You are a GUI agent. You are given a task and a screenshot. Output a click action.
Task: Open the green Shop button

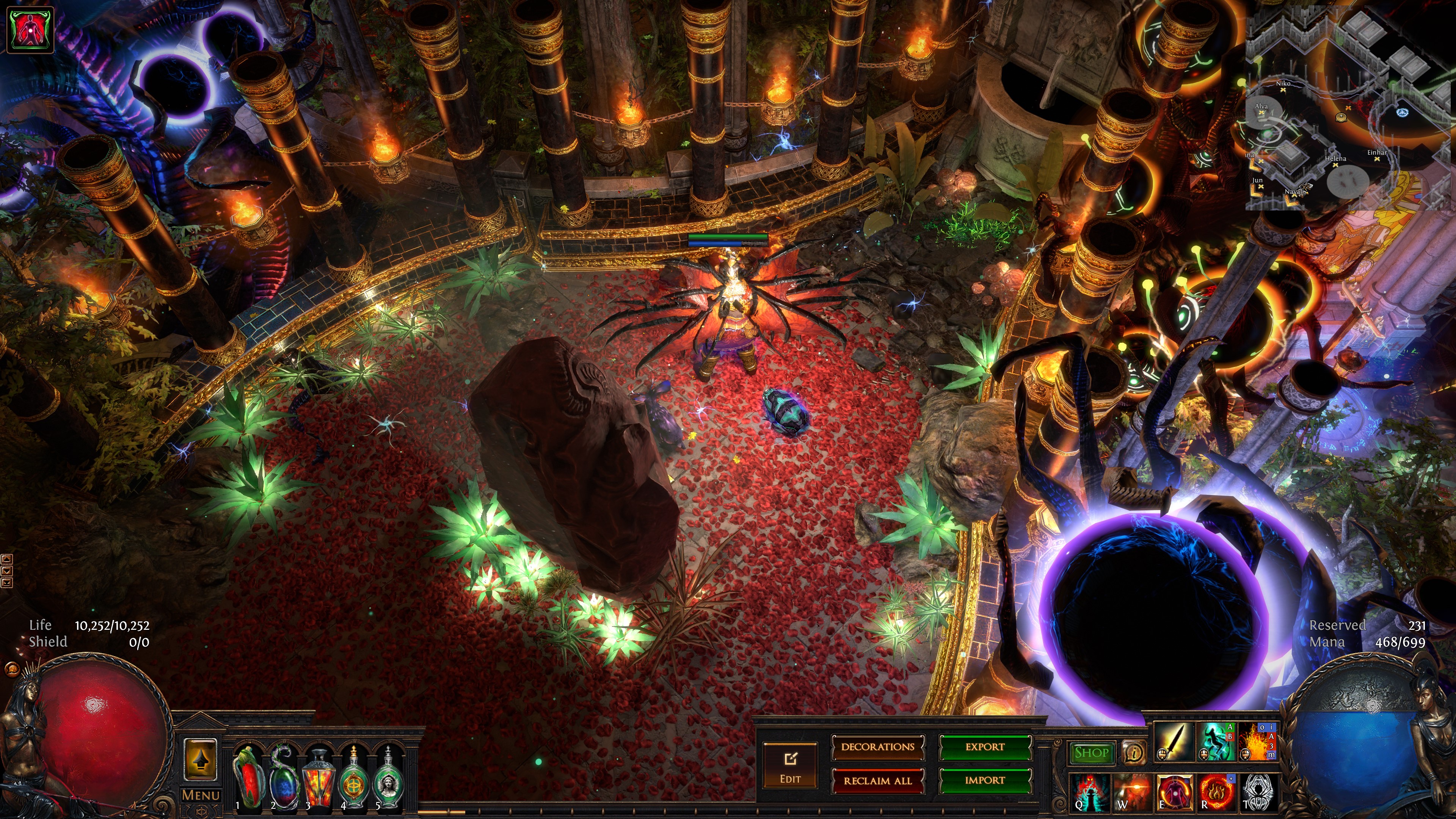click(1091, 753)
